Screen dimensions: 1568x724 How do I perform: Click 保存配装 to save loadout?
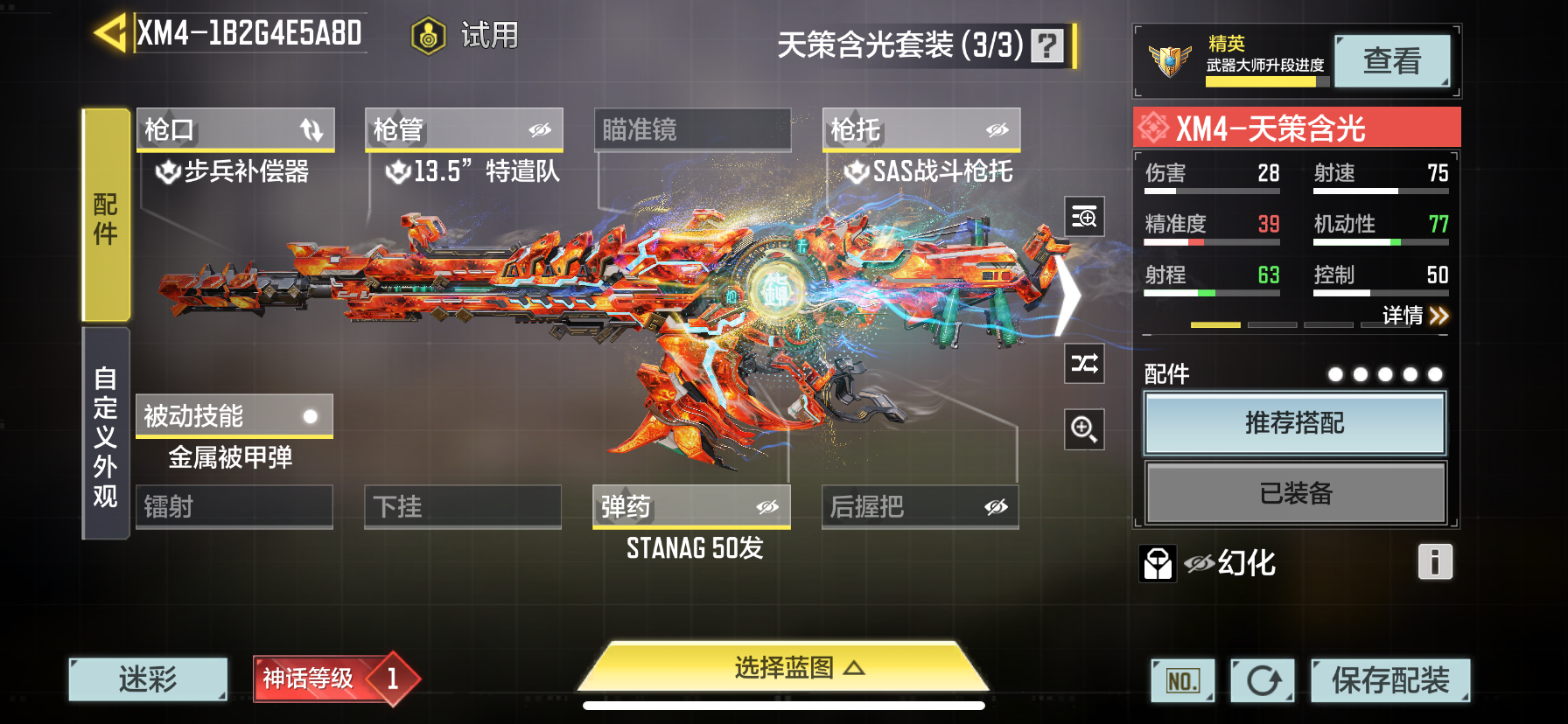point(1389,680)
